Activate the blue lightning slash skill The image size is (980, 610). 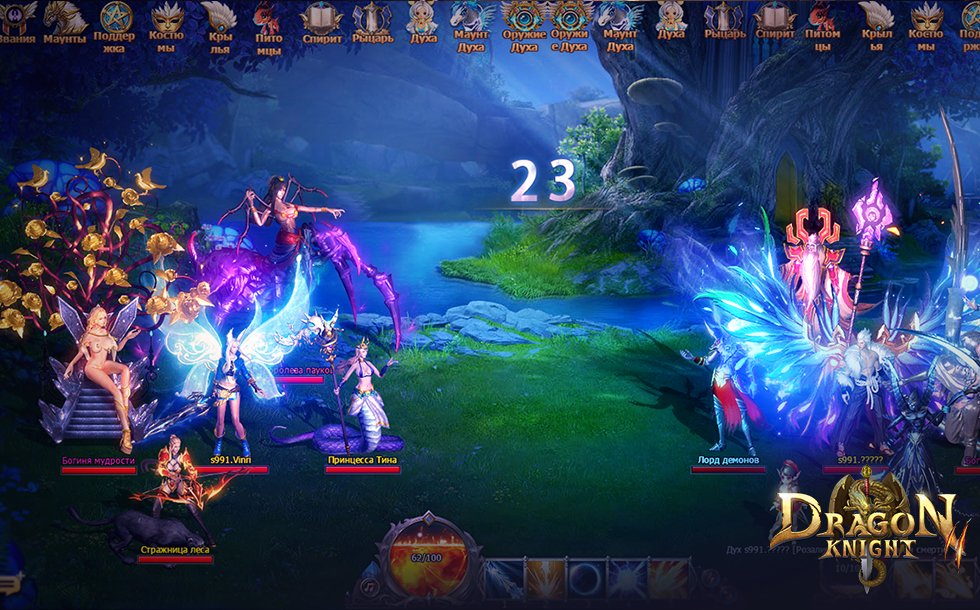pyautogui.click(x=501, y=579)
